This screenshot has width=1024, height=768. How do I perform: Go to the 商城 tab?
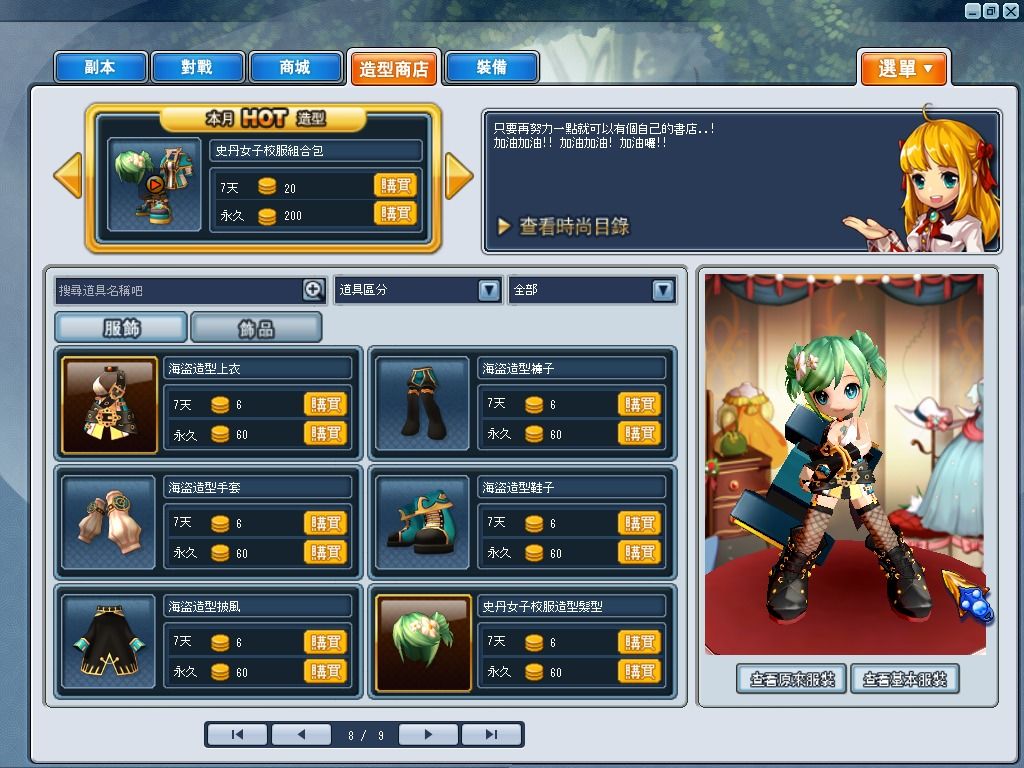(x=295, y=67)
